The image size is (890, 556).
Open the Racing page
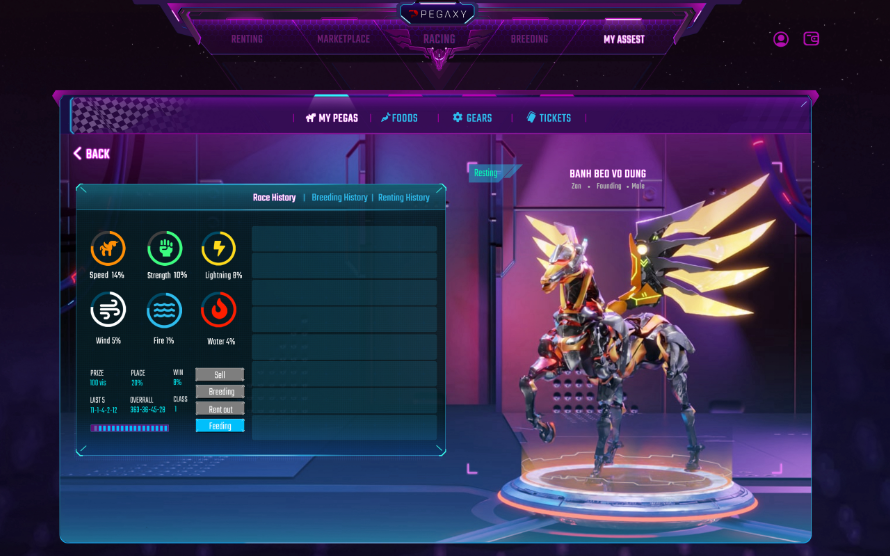click(439, 40)
